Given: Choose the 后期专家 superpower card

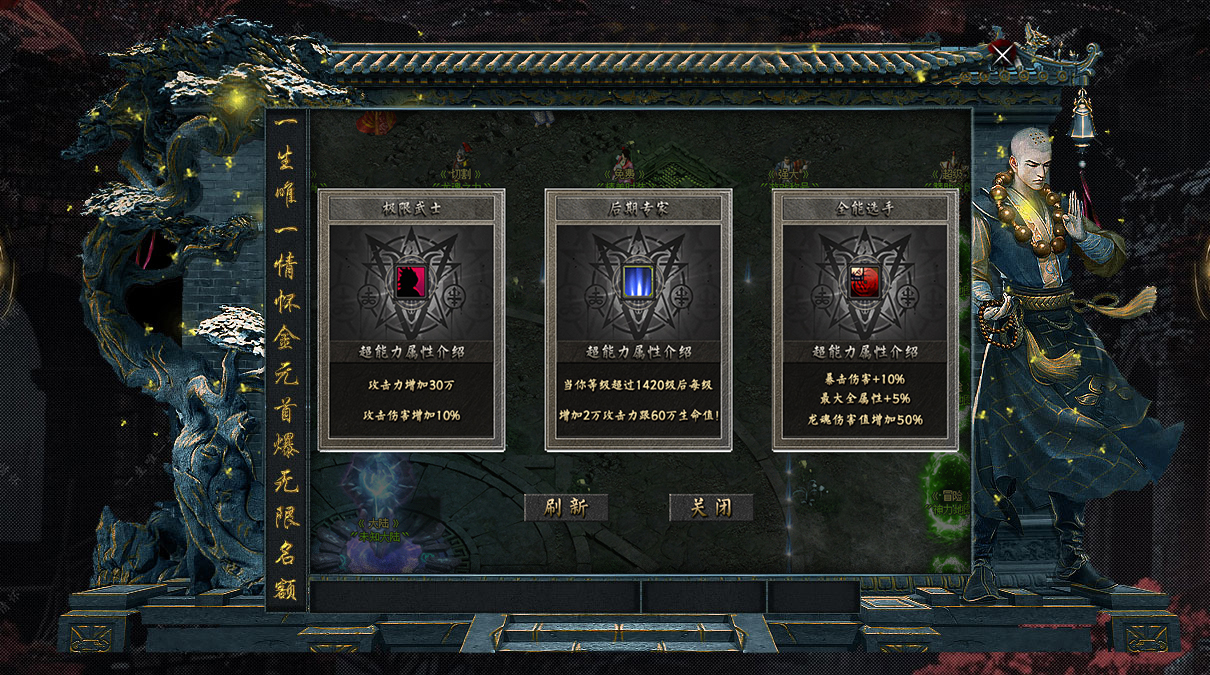Looking at the screenshot, I should 638,320.
